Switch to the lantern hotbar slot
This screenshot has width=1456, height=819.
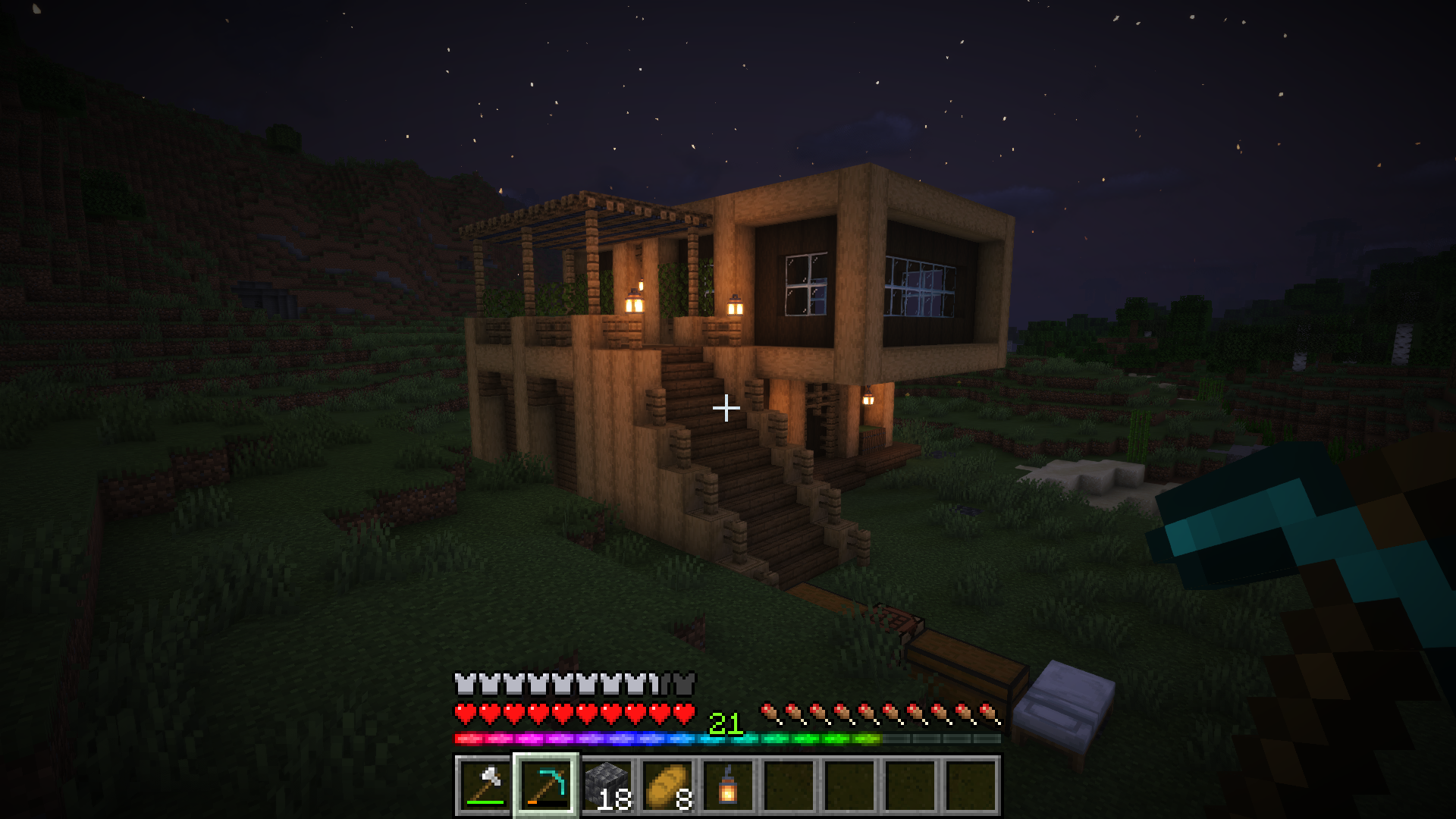[728, 786]
